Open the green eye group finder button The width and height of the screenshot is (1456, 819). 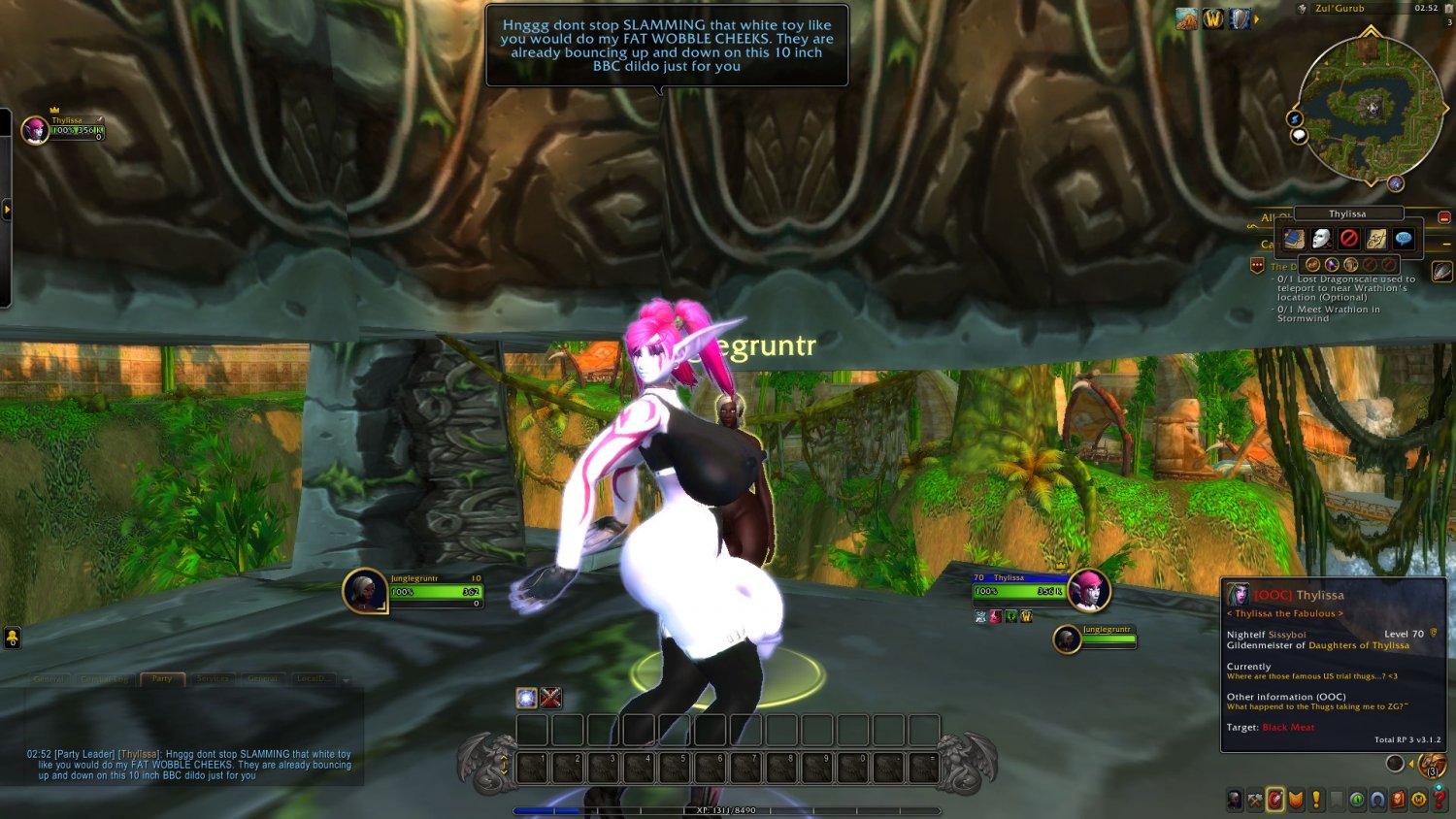pos(1357,800)
